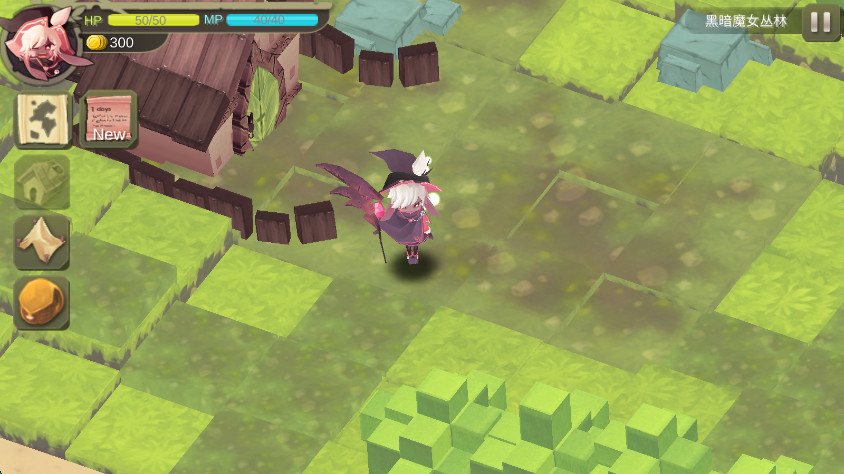Viewport: 844px width, 474px height.
Task: Open the tent camp icon
Action: [43, 241]
